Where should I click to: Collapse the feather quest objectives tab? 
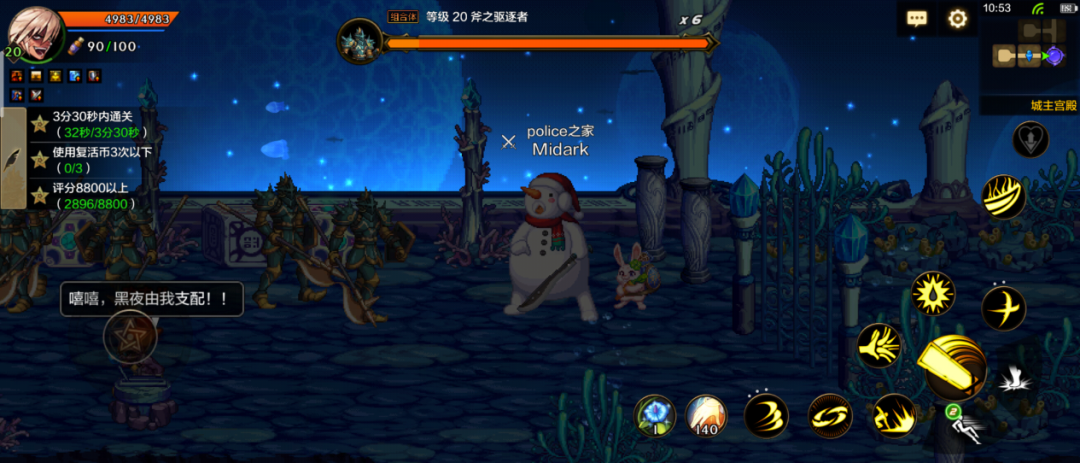[13, 159]
